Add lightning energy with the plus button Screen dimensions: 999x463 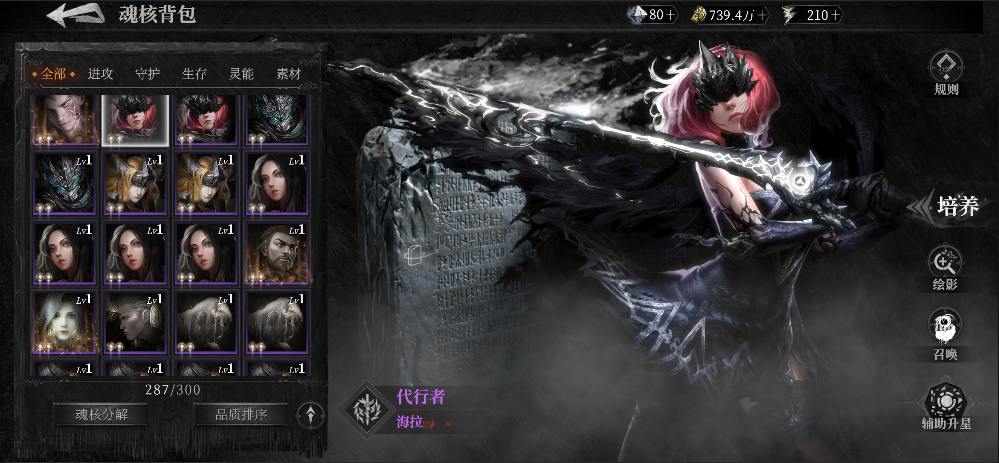(x=836, y=15)
